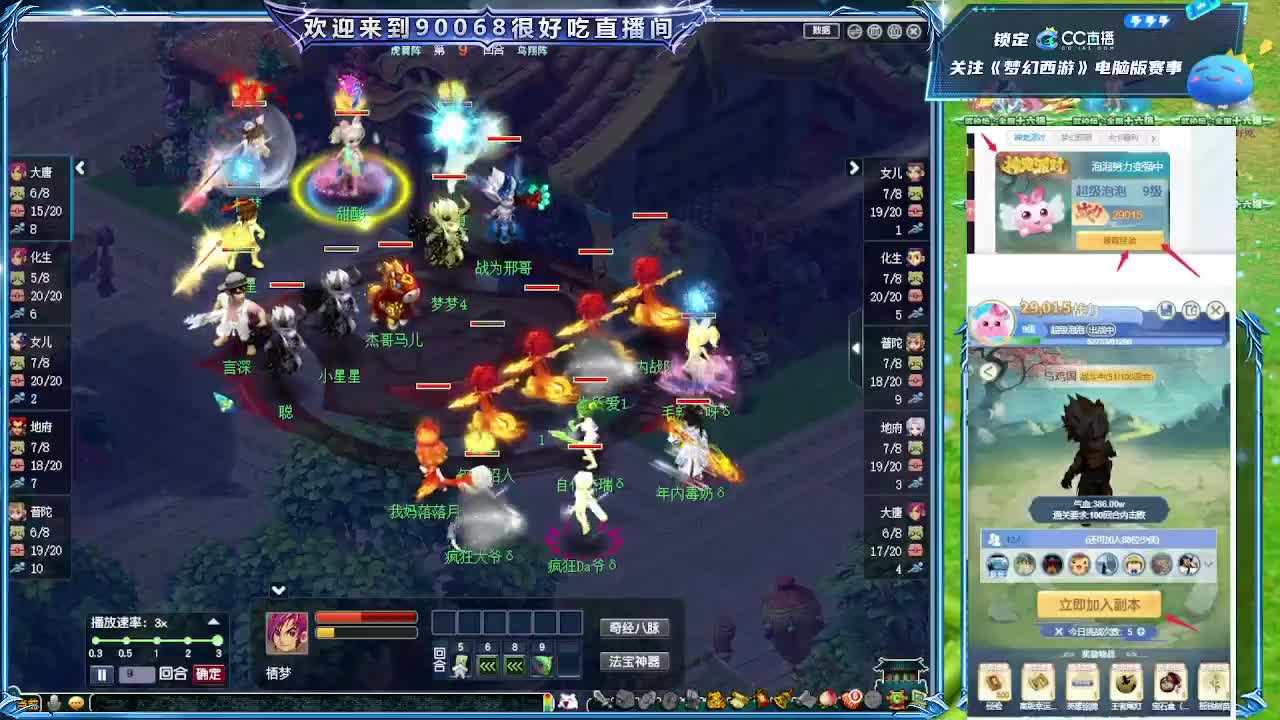Viewport: 1280px width, 720px height.
Task: Collapse the playback panel via the small chevron above it
Action: [x=278, y=591]
